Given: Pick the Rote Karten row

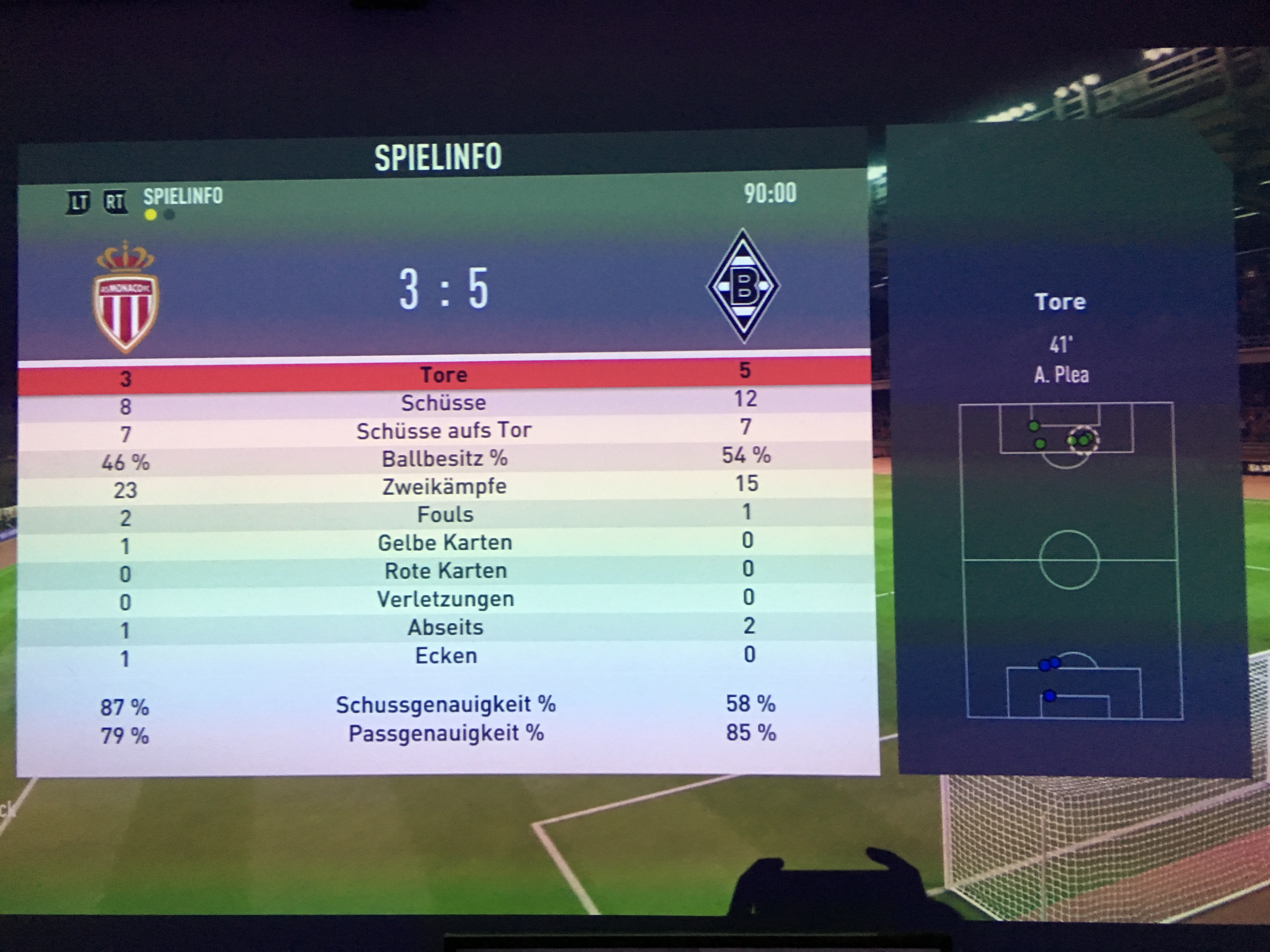Looking at the screenshot, I should 445,571.
